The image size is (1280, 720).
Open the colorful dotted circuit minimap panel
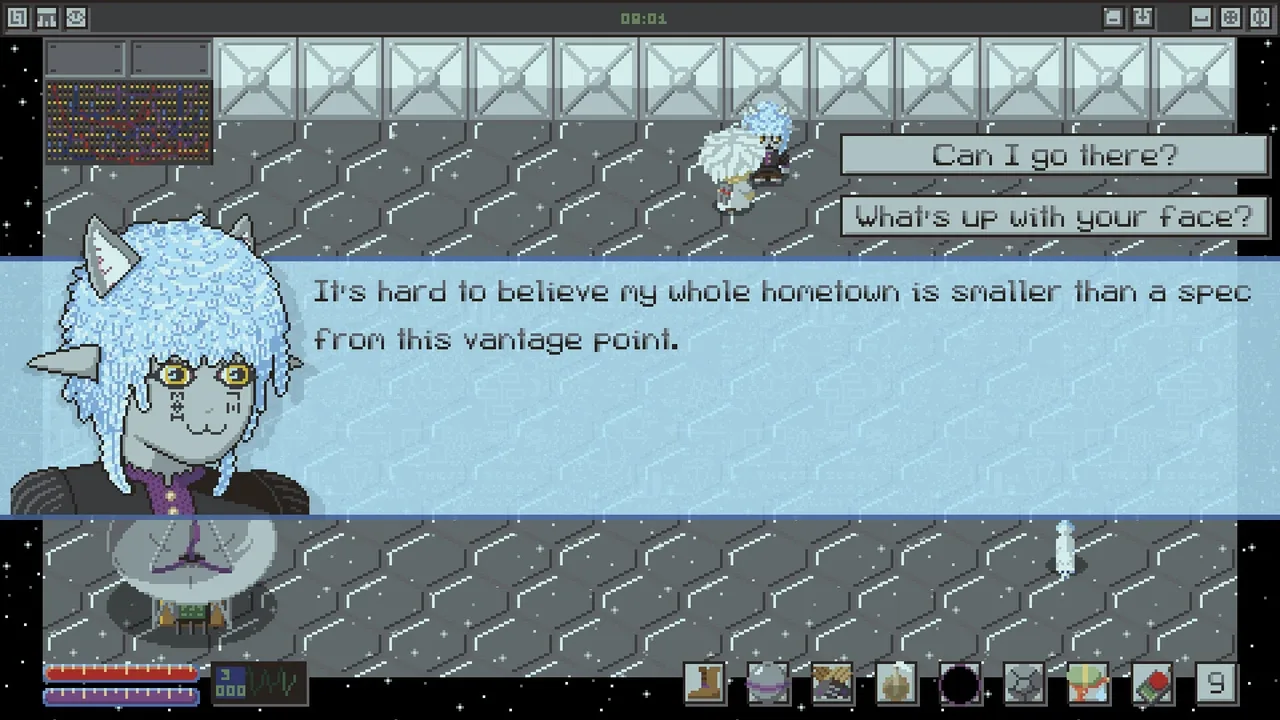point(128,122)
